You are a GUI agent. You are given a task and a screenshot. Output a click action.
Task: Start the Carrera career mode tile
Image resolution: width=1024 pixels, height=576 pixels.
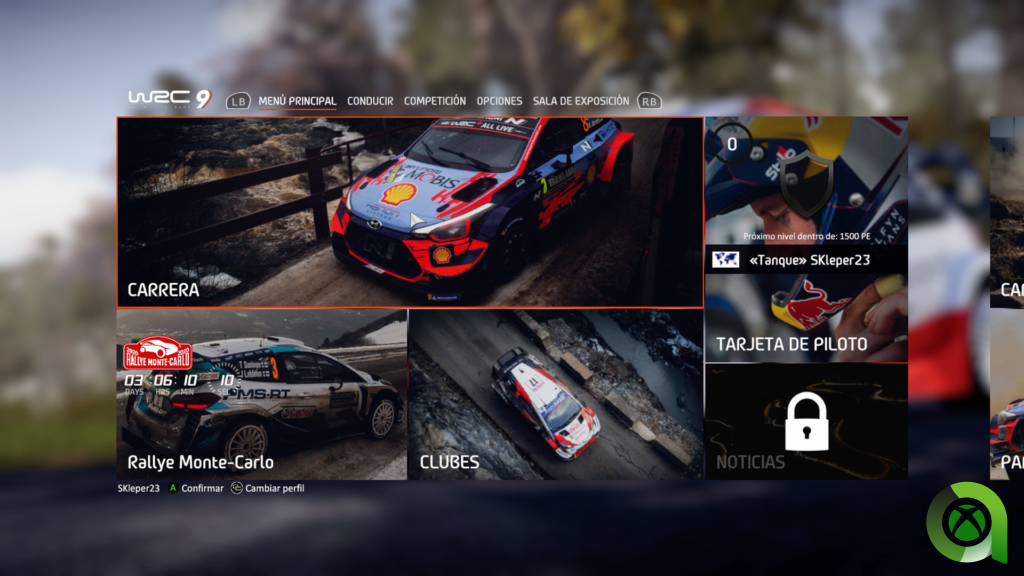tap(410, 212)
